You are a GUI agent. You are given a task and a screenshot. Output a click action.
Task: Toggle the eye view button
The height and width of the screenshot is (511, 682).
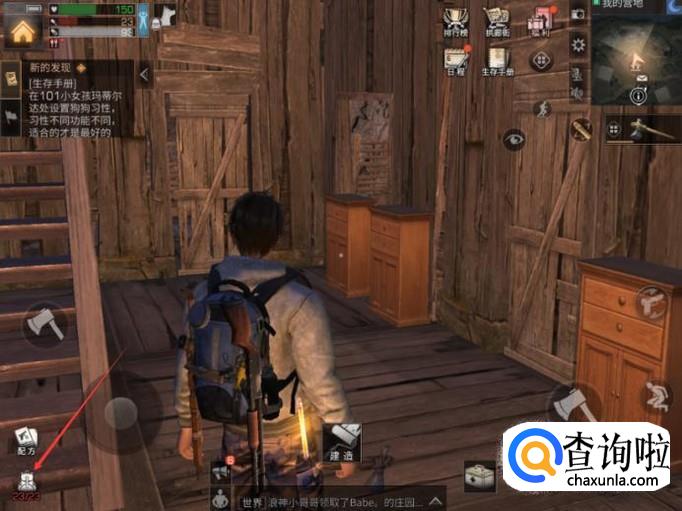[x=514, y=139]
